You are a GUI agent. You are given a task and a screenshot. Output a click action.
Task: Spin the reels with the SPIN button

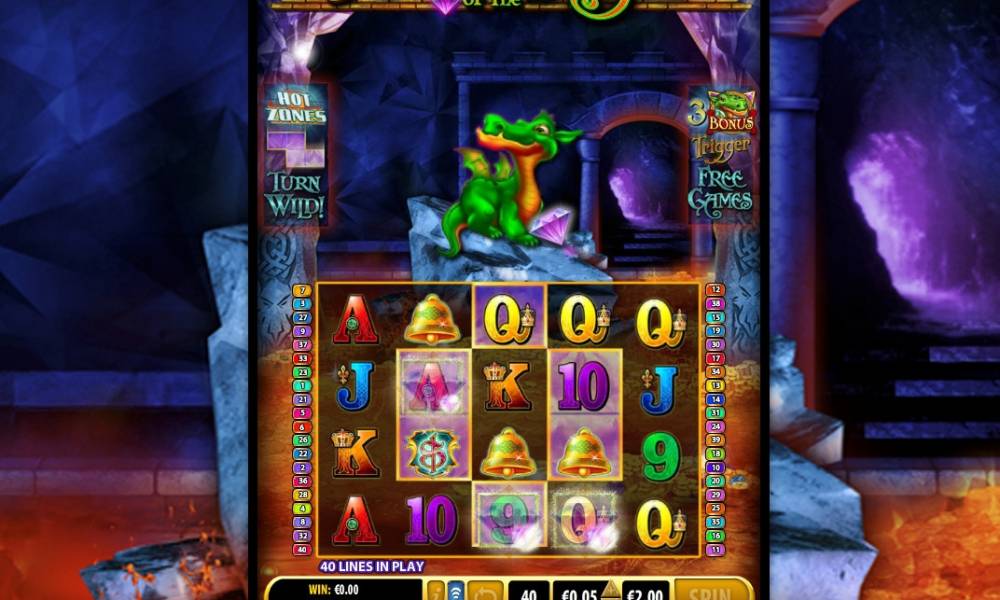click(x=712, y=591)
